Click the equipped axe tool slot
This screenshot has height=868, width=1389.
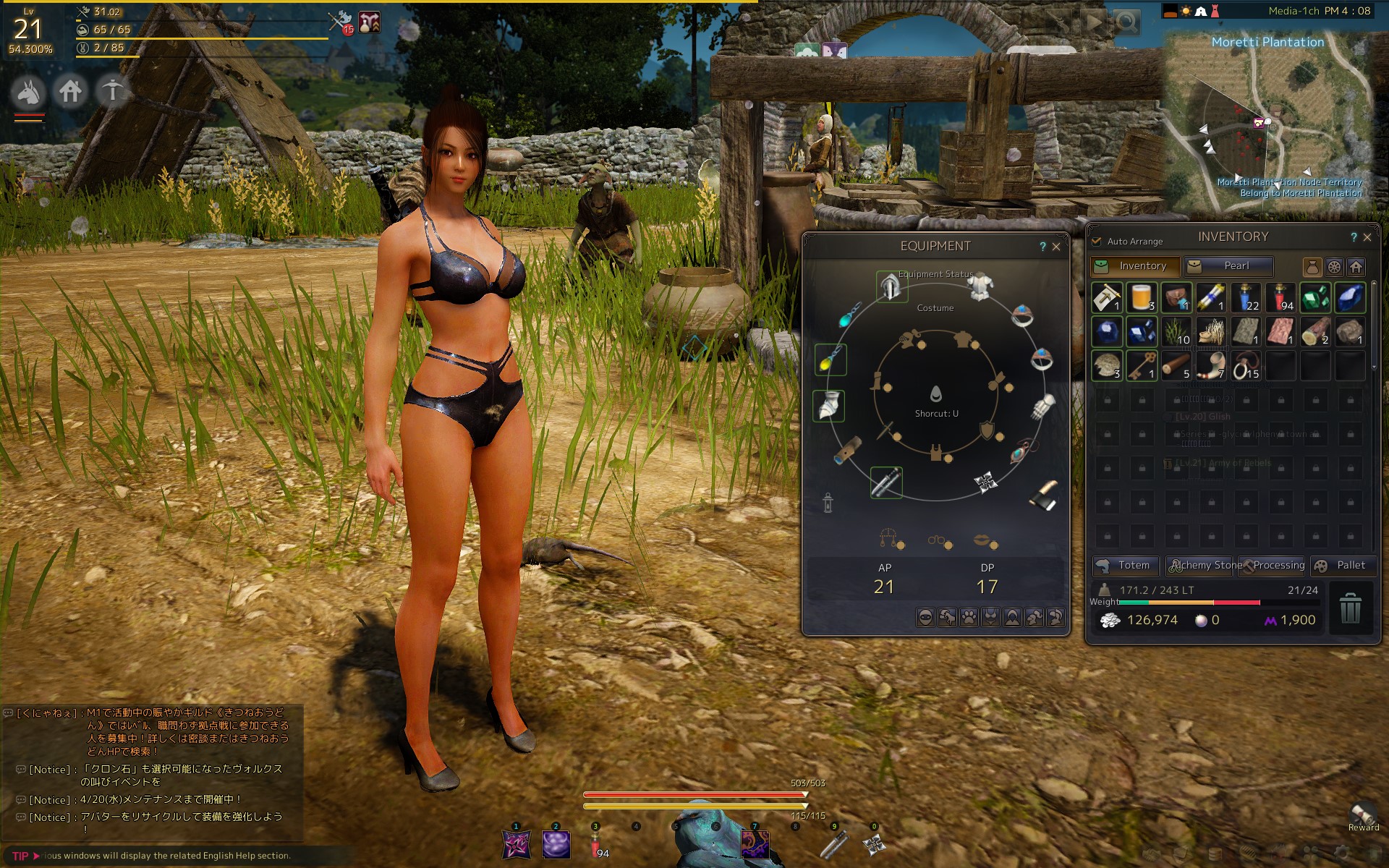pyautogui.click(x=1043, y=495)
